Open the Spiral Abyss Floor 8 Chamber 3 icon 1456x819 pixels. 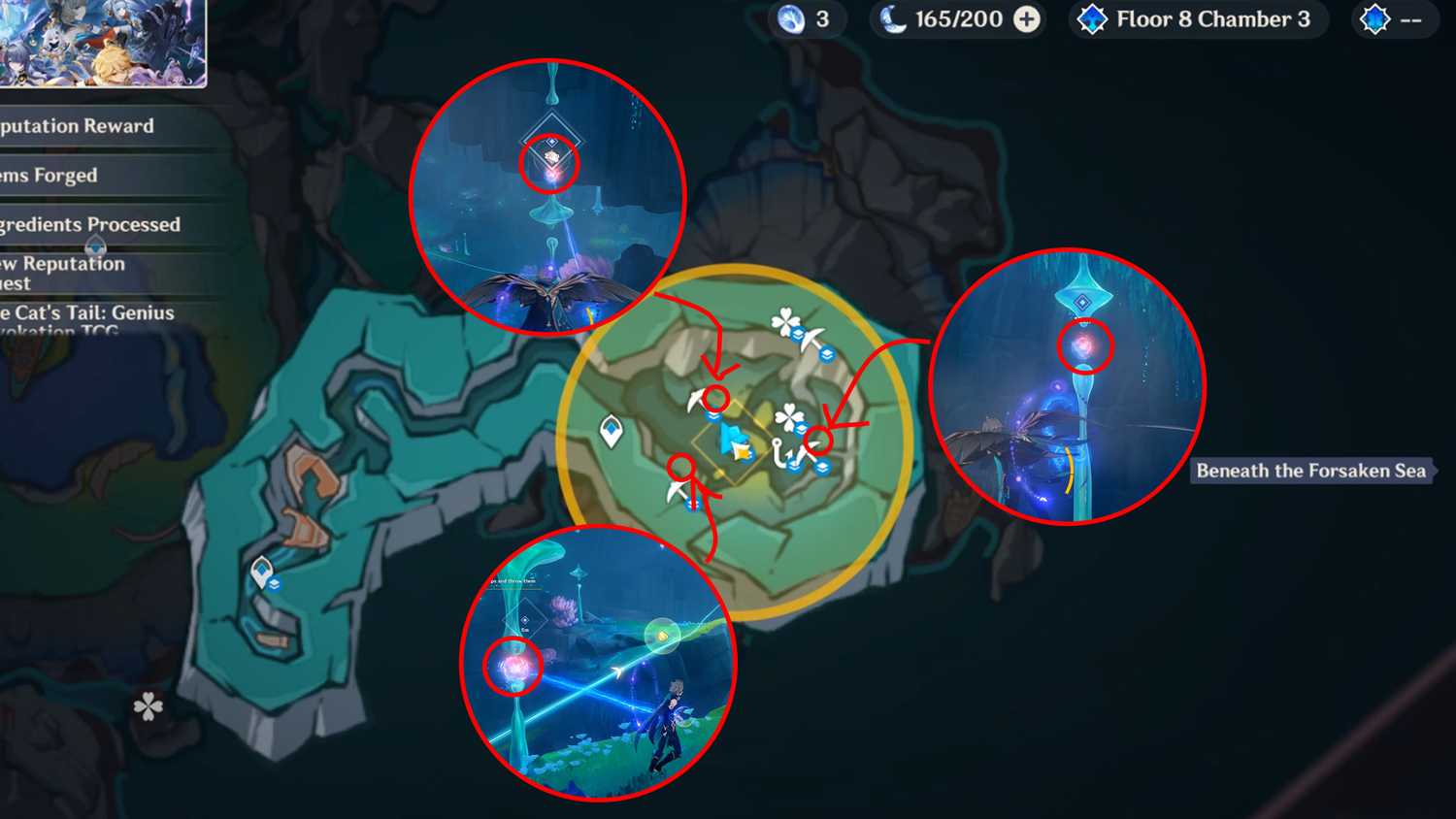(x=1092, y=18)
